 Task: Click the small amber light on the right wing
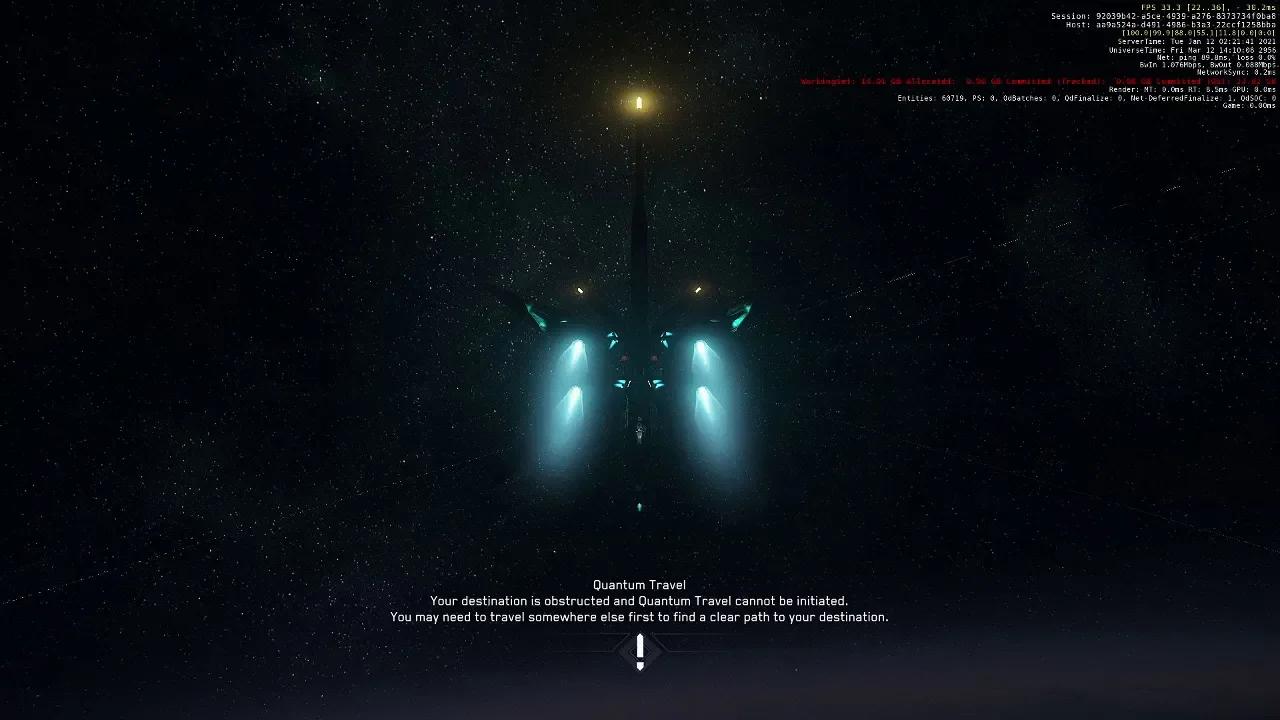(698, 288)
